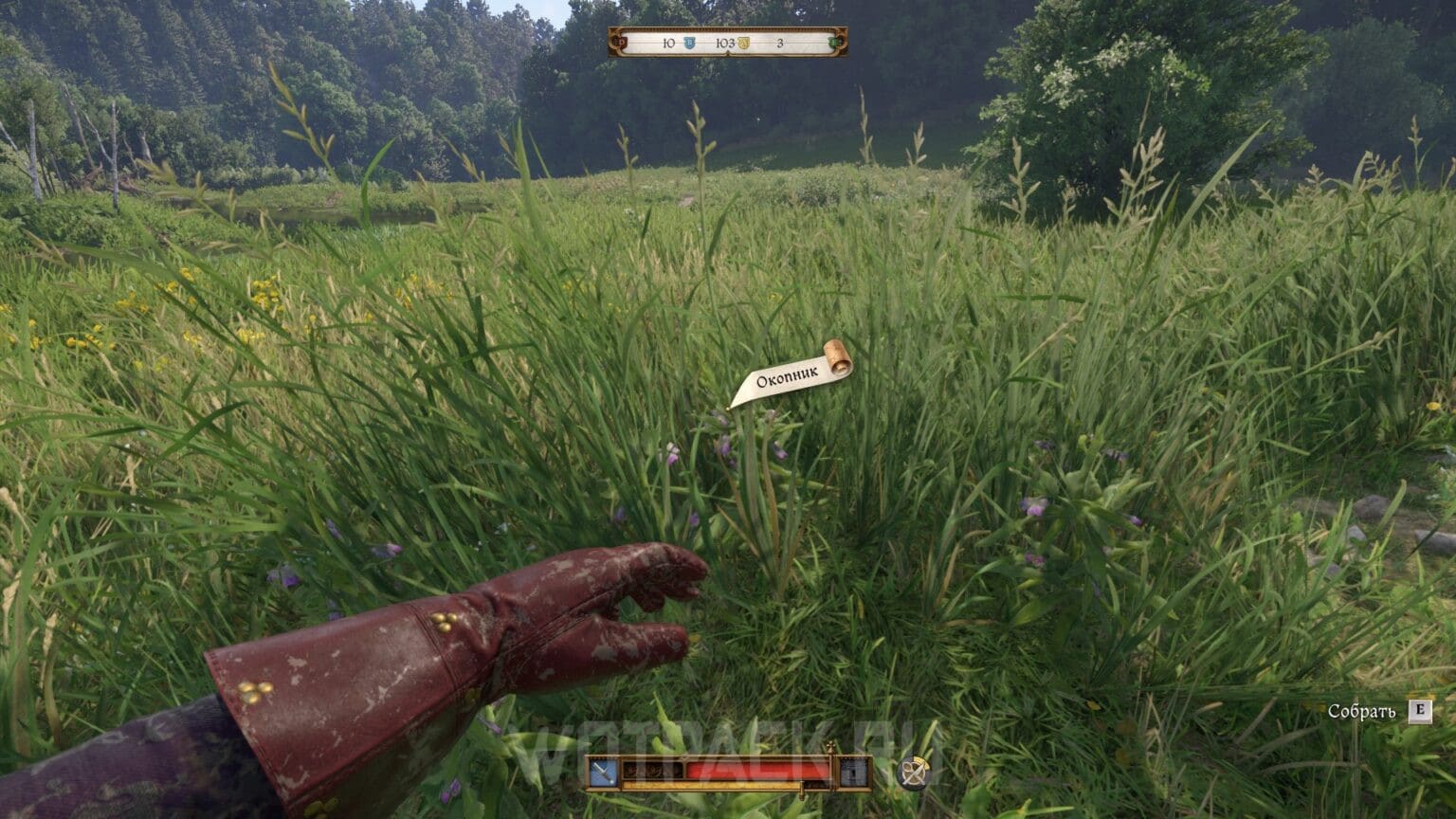This screenshot has width=1456, height=819.
Task: Expand the ЮЗ direction label on the compass
Action: pos(724,44)
